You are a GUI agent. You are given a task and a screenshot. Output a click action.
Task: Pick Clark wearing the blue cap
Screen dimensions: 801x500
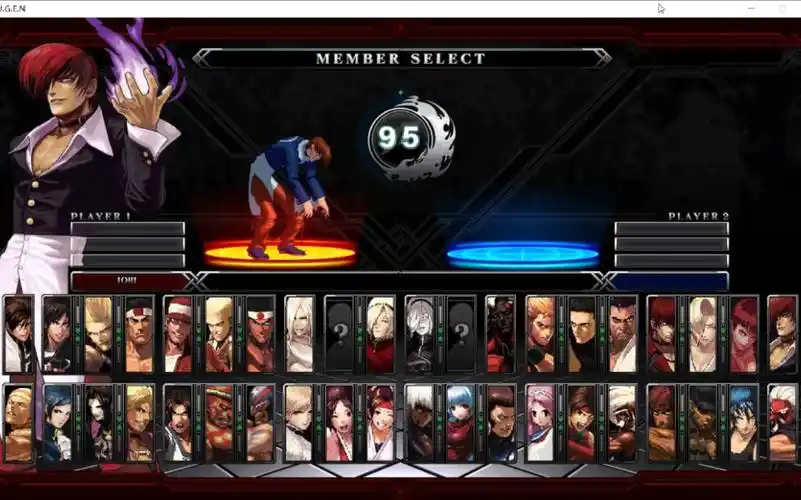[260, 423]
